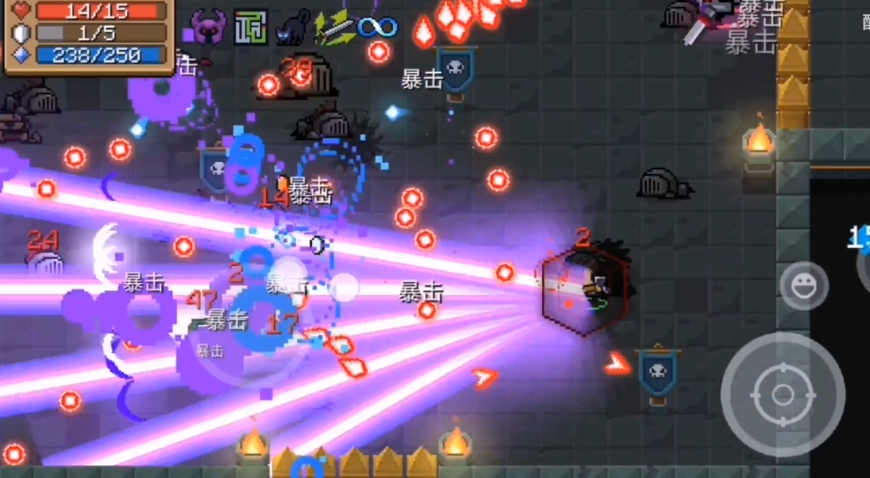Click the sword with green arrows buff

(334, 27)
